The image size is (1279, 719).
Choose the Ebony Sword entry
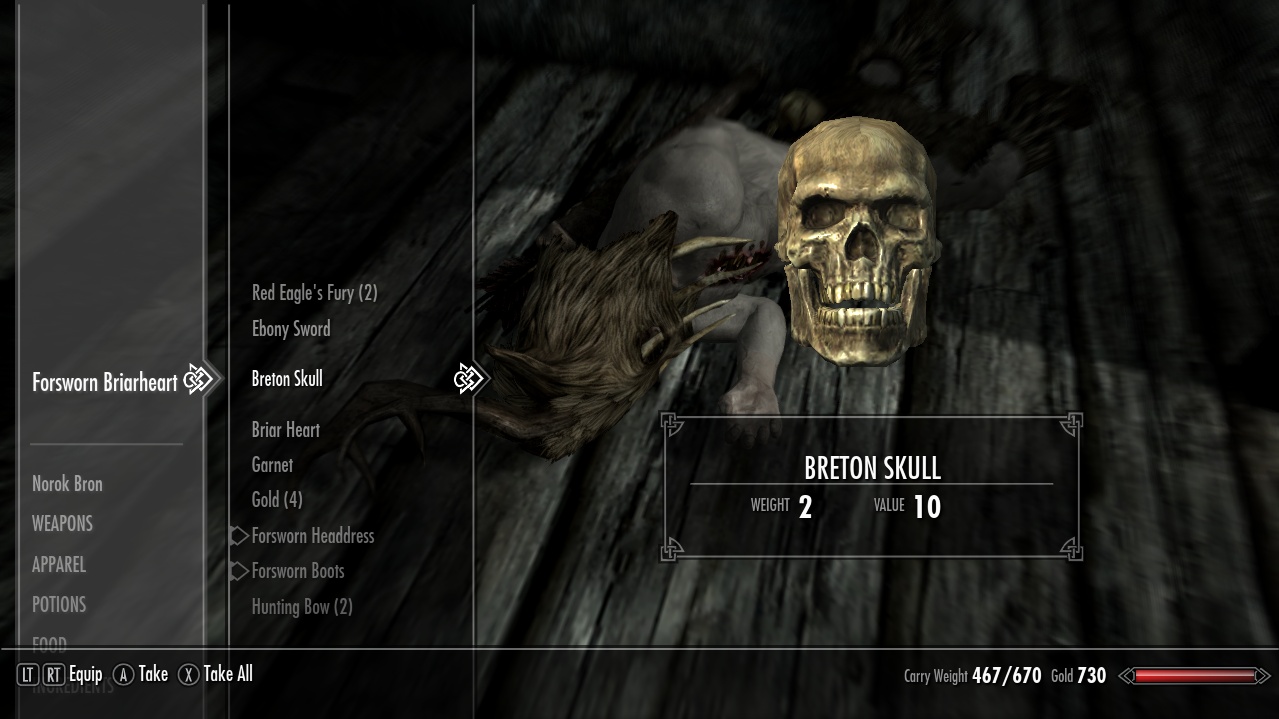291,329
